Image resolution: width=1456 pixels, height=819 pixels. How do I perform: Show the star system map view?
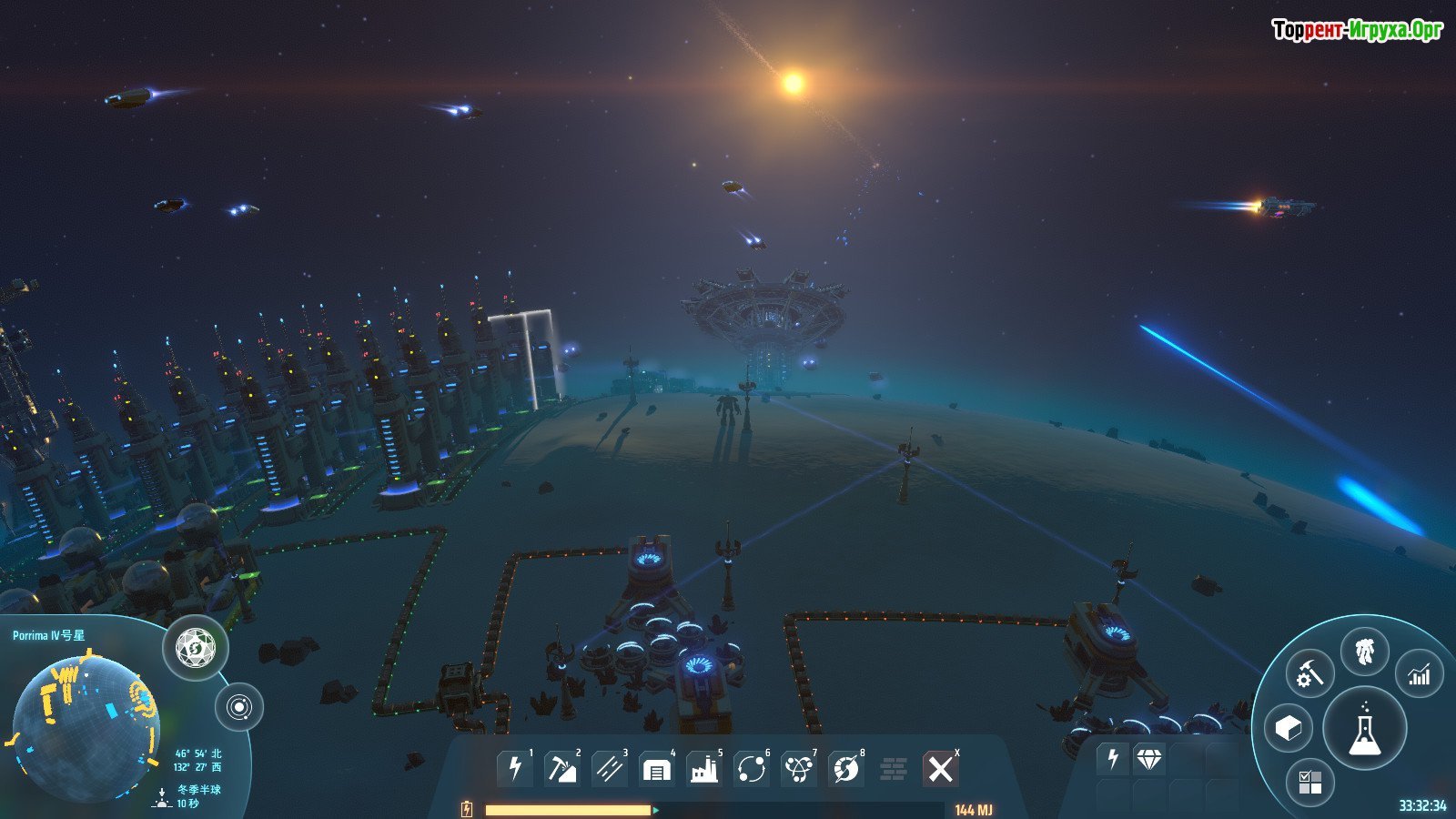[x=239, y=707]
